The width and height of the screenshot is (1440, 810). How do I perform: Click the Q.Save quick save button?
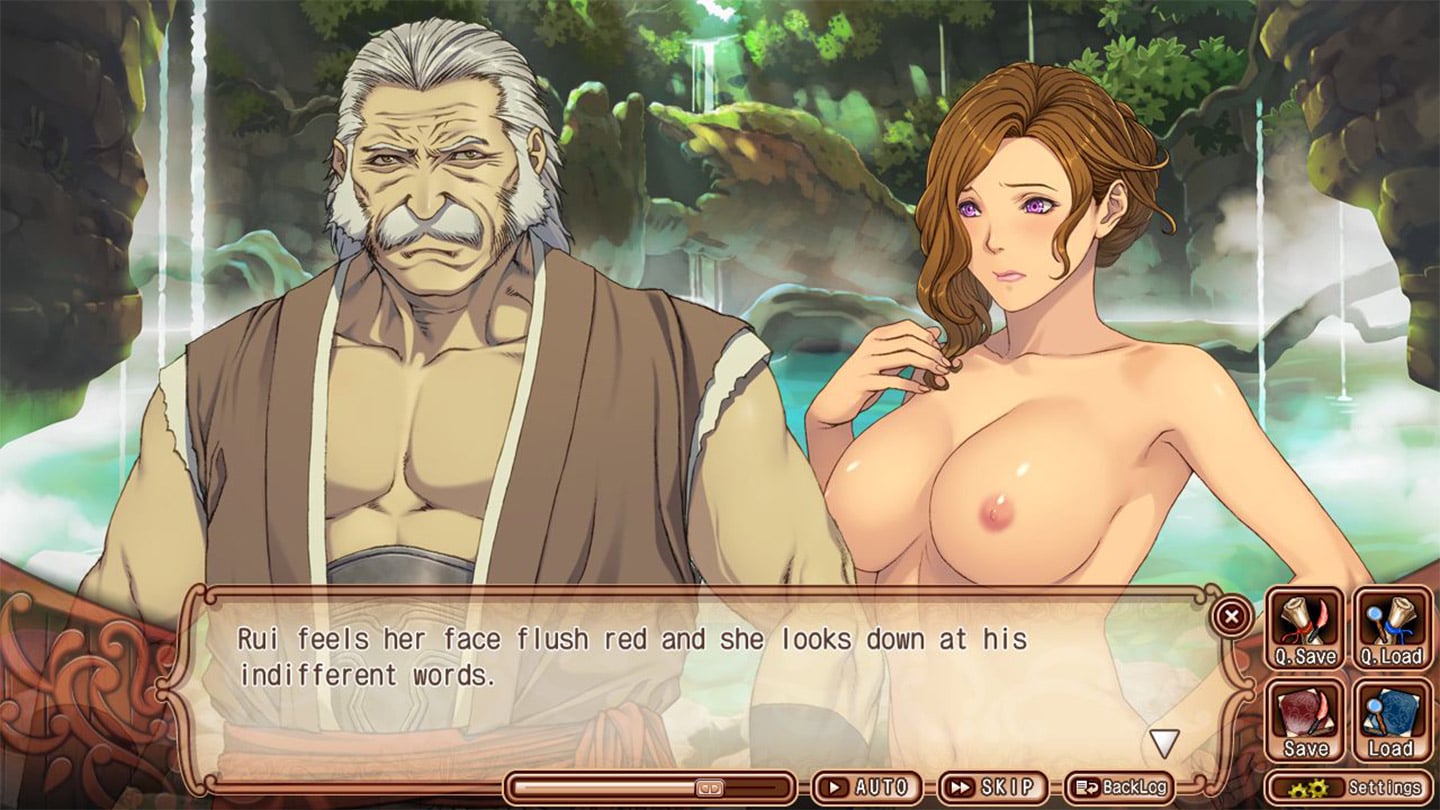coord(1305,628)
